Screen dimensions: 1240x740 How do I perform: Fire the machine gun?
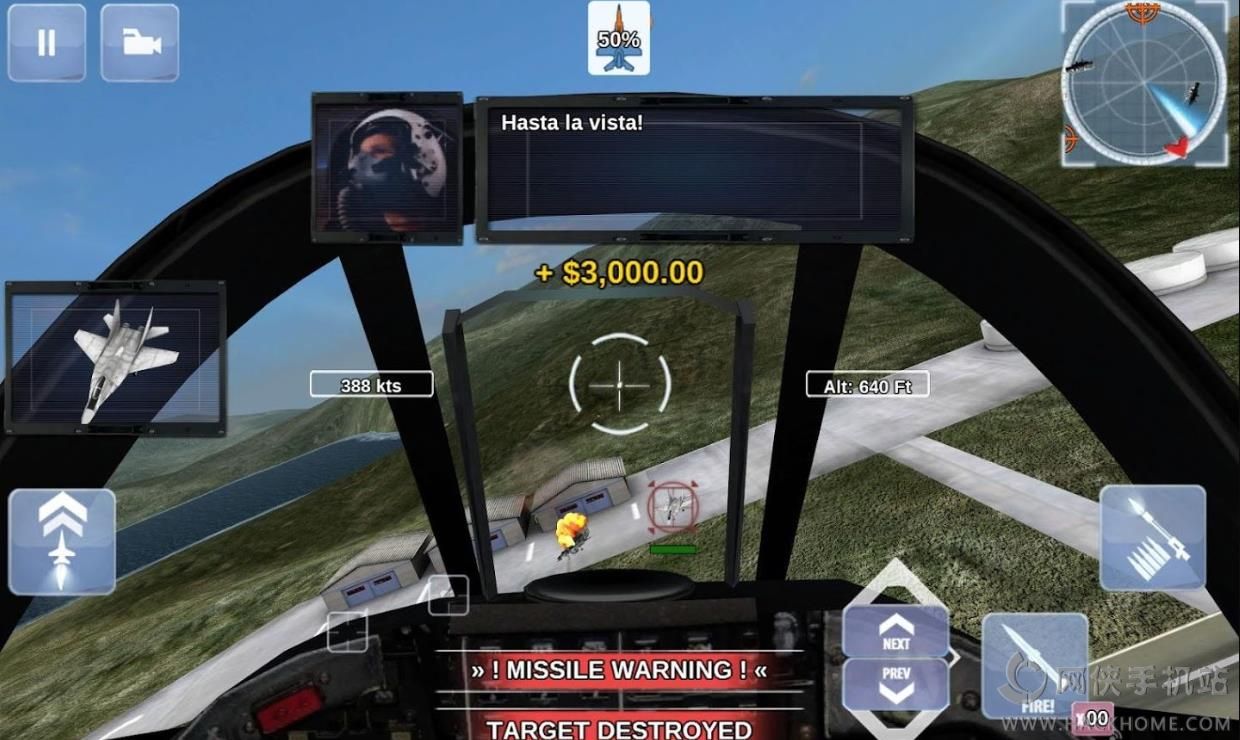click(x=1152, y=538)
